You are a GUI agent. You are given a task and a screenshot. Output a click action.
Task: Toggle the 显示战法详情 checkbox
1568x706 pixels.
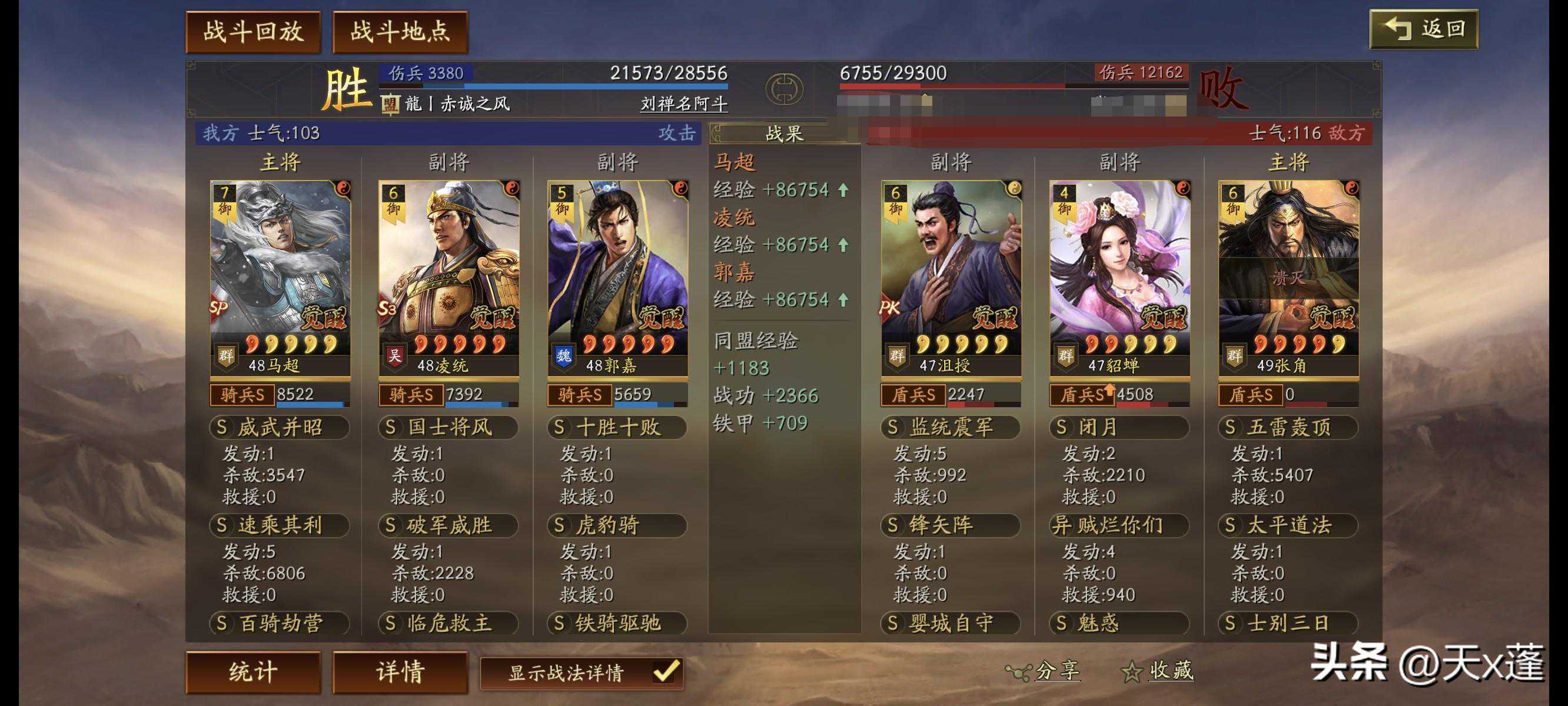click(x=666, y=672)
